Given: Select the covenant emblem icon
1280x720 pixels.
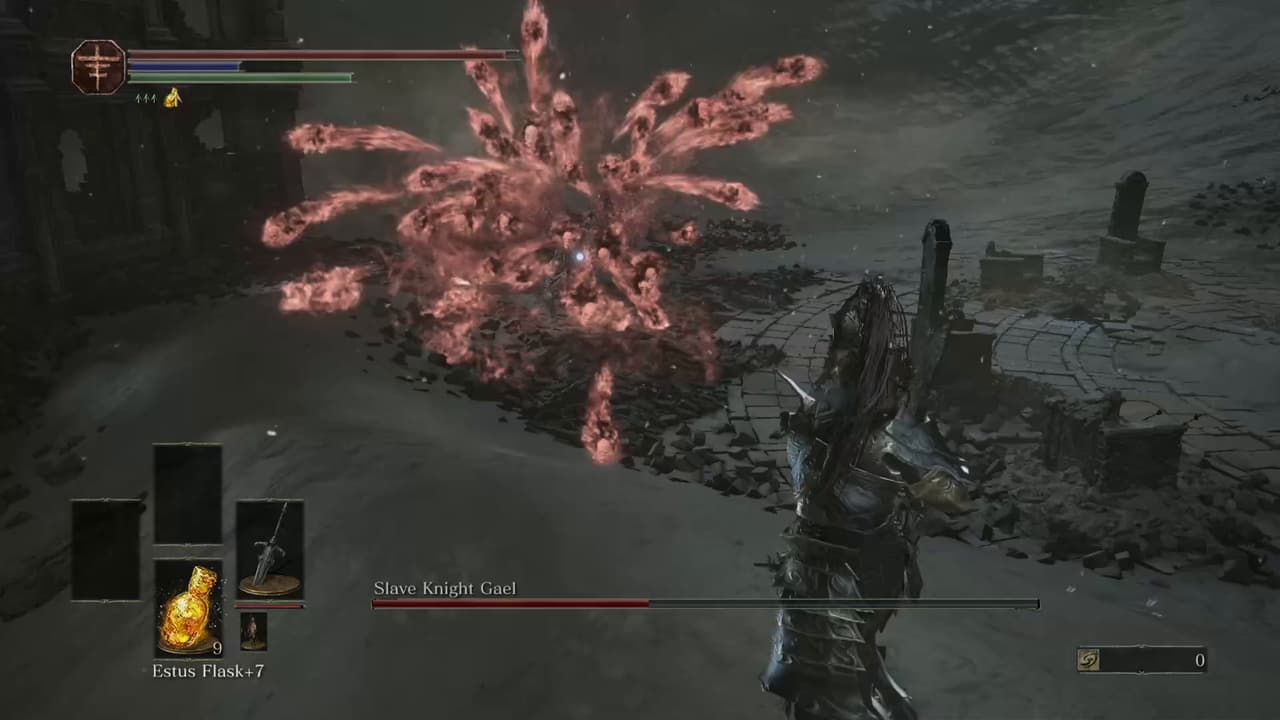Looking at the screenshot, I should point(97,69).
